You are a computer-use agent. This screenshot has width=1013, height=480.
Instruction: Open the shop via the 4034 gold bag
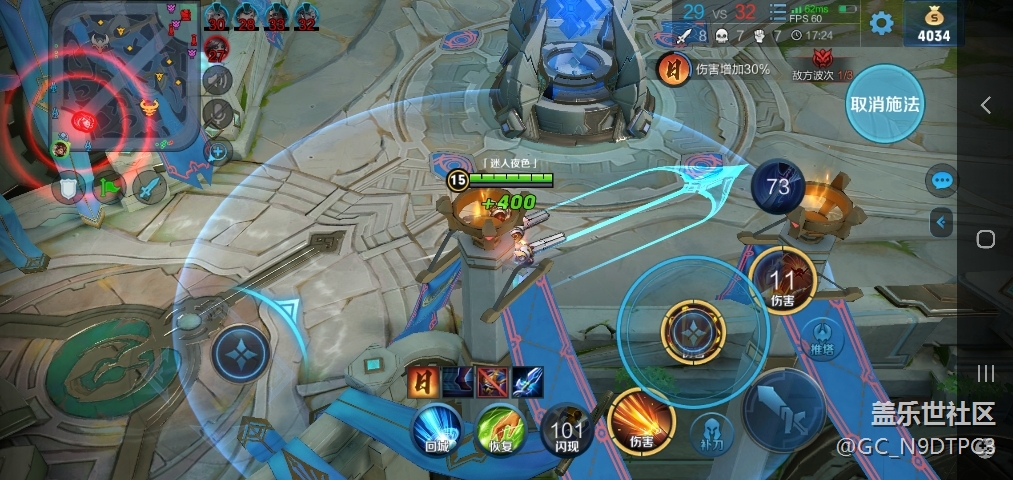928,23
